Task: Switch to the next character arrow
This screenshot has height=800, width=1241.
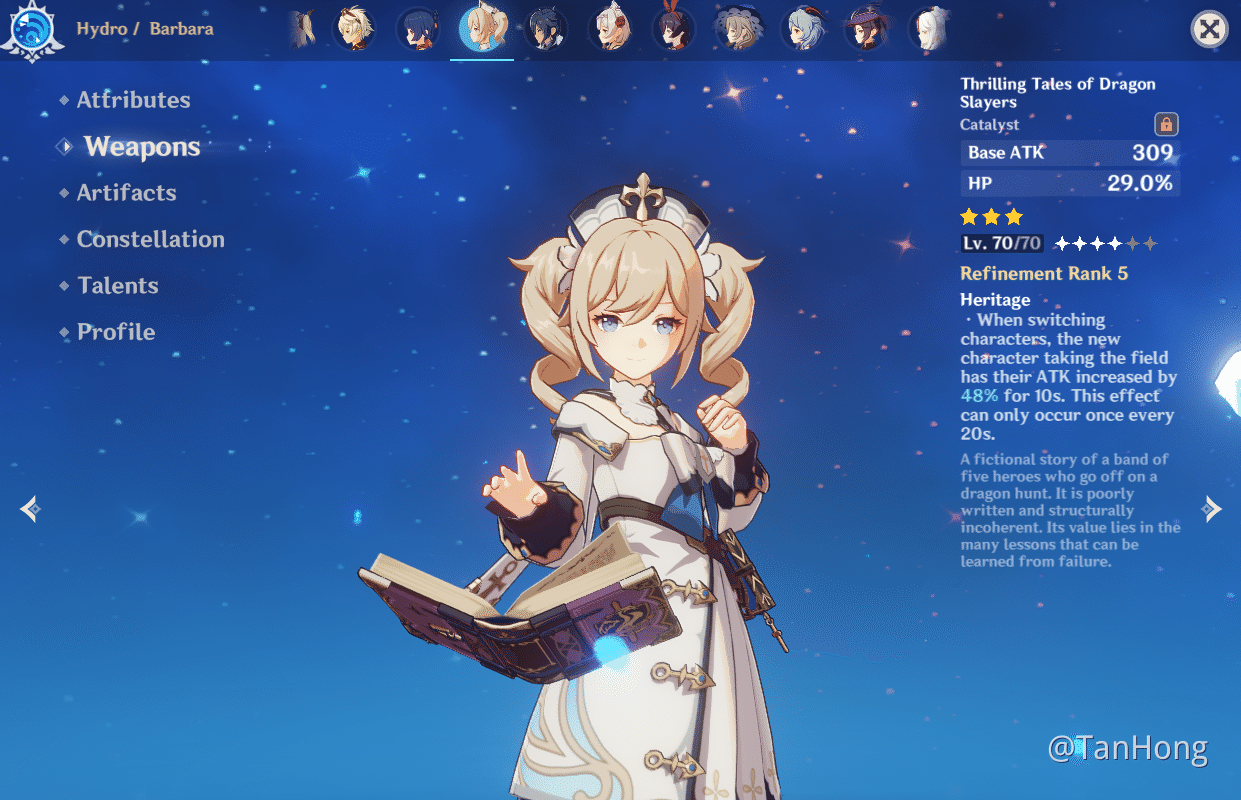Action: 1212,509
